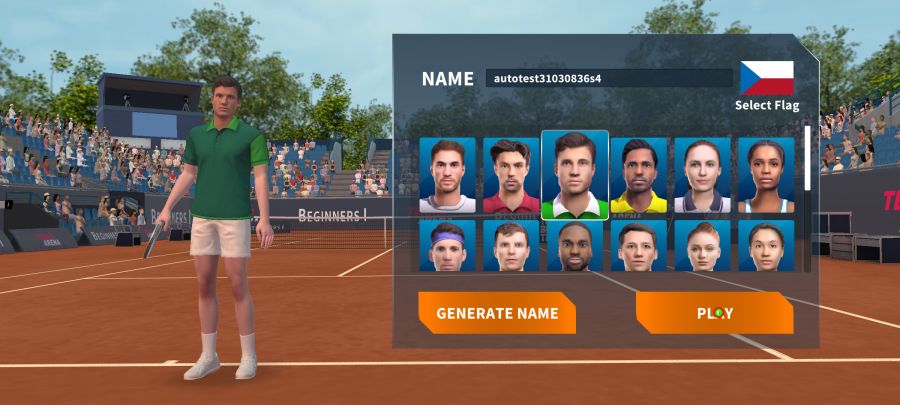Edit the player name text field
The height and width of the screenshot is (405, 900).
click(609, 78)
